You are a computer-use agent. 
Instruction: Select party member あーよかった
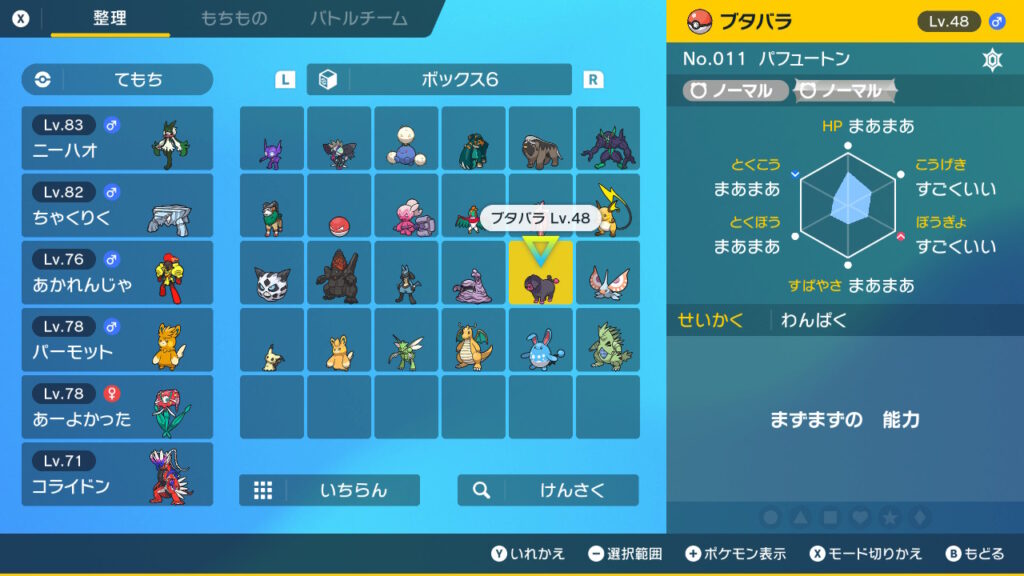pos(117,407)
